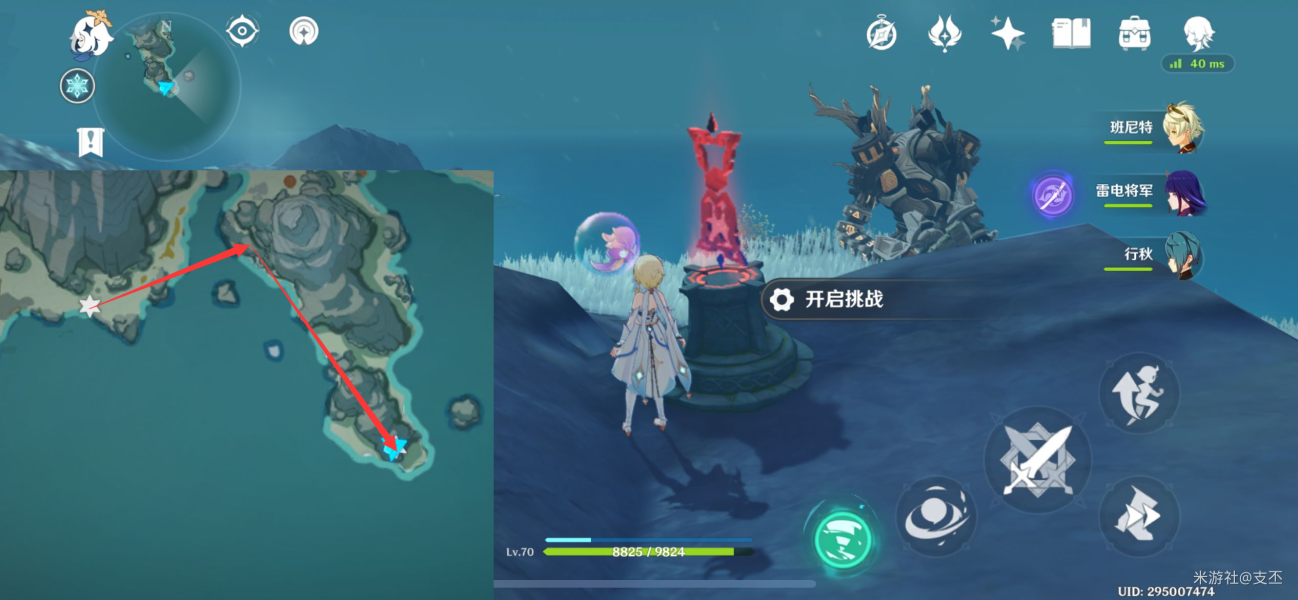Open the quest exclamation tracker icon
The width and height of the screenshot is (1298, 600).
pyautogui.click(x=91, y=142)
